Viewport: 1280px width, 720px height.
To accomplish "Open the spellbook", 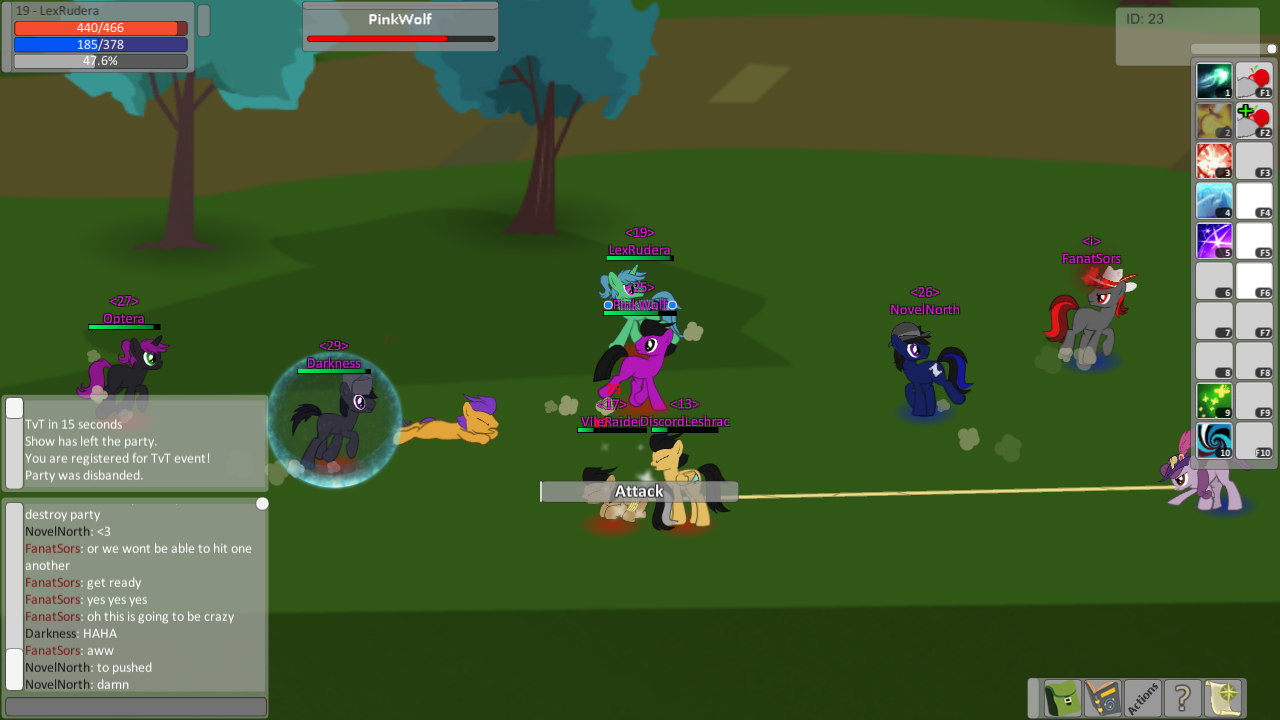I will click(x=1101, y=697).
